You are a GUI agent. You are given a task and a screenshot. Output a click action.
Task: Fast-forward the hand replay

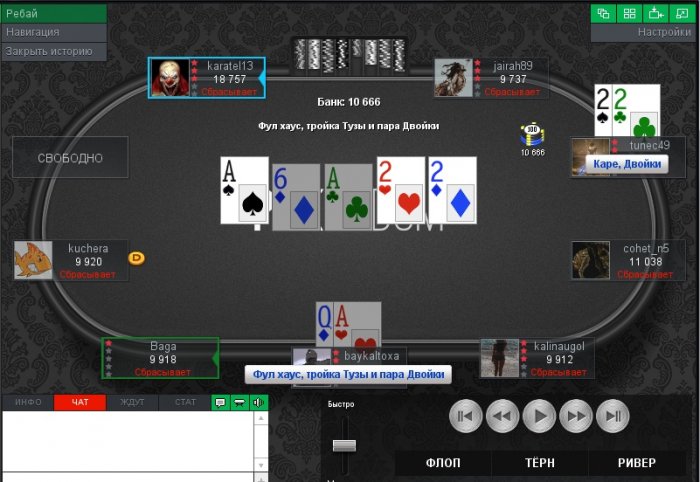click(577, 415)
